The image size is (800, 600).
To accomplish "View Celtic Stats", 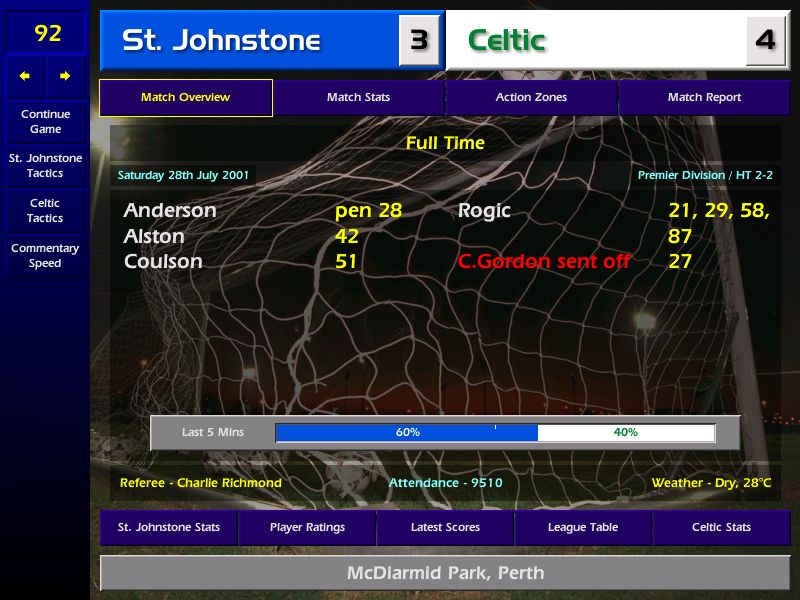I will coord(721,527).
